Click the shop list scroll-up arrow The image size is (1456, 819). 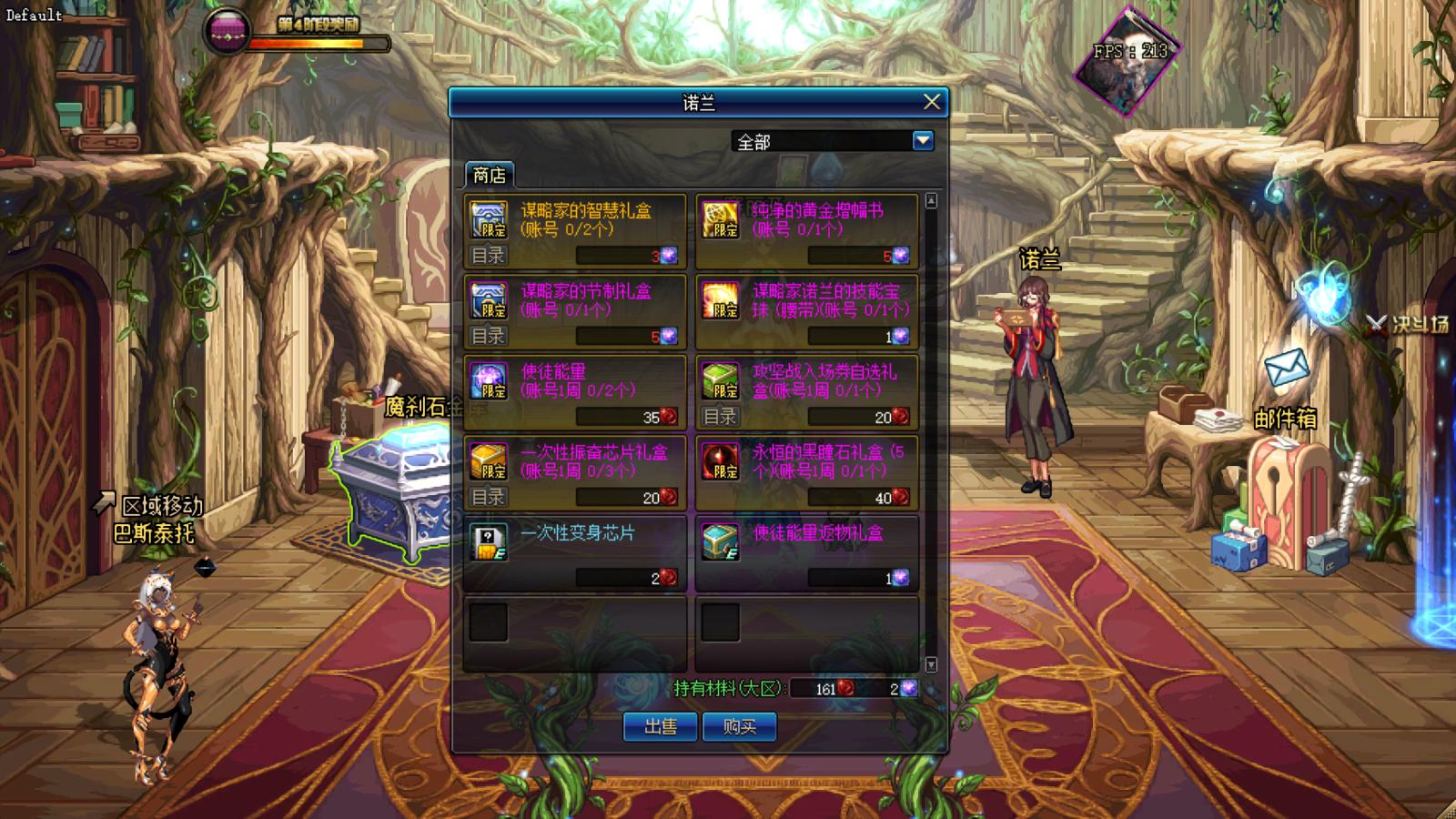point(931,200)
